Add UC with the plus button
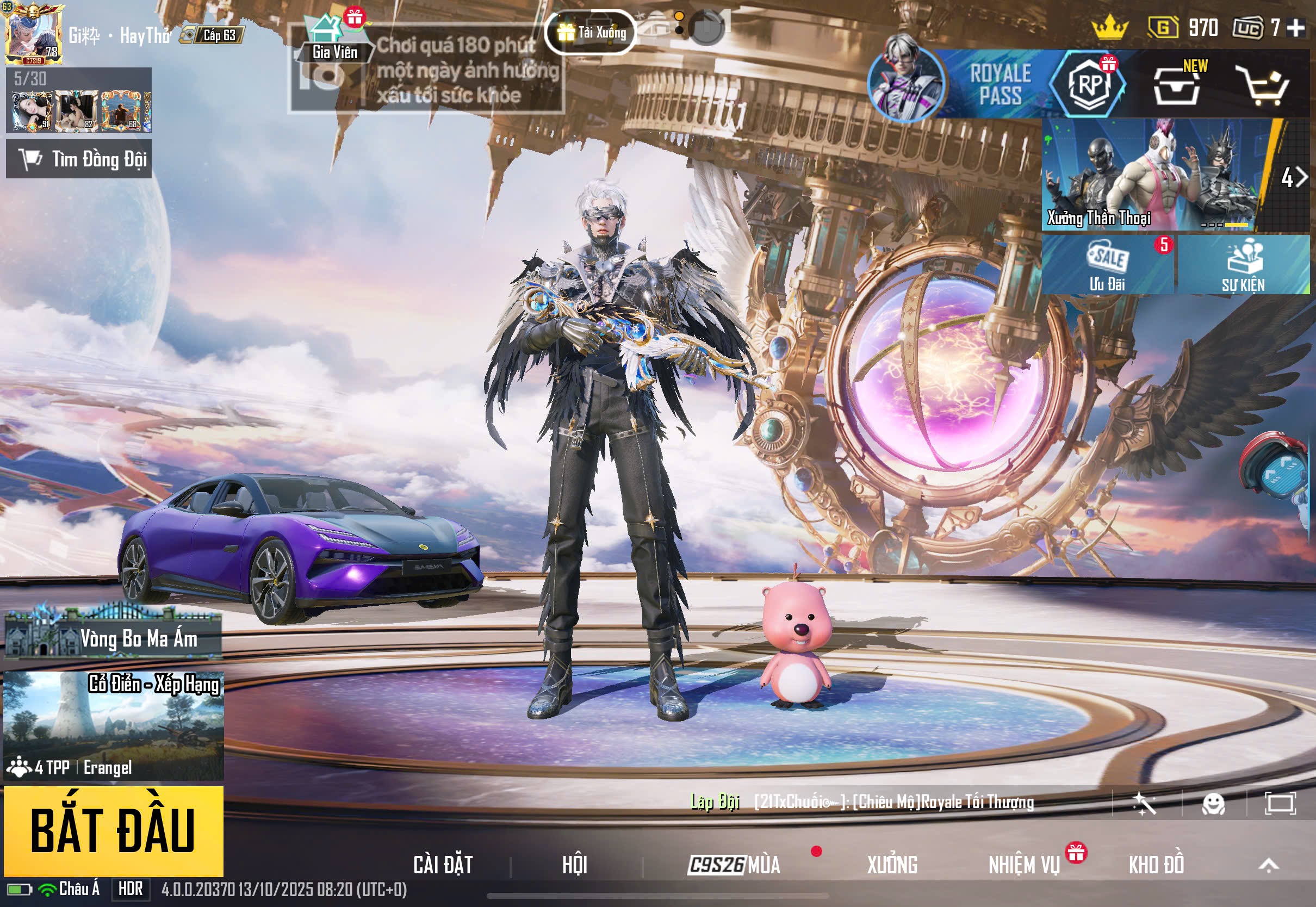This screenshot has width=1316, height=907. [1295, 27]
